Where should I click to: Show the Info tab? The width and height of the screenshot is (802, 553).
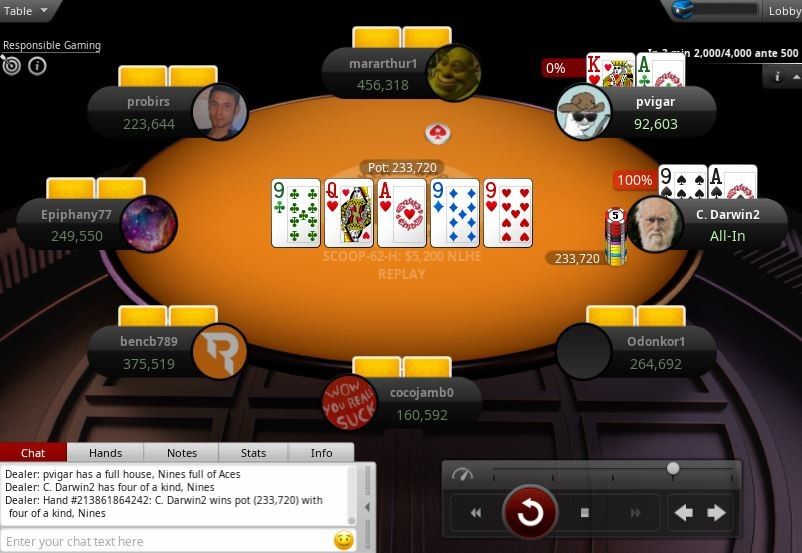click(x=321, y=453)
